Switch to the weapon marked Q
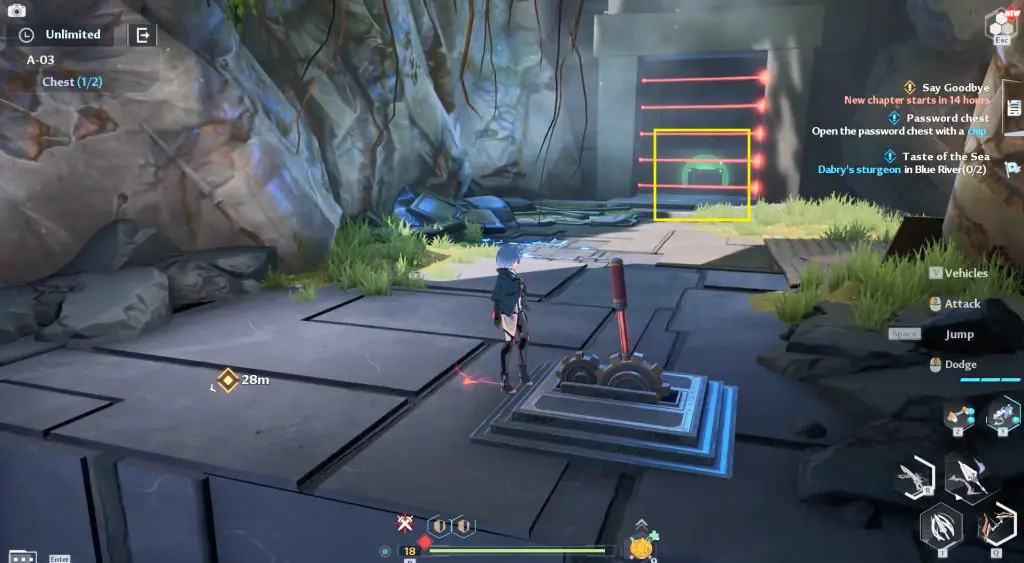 point(996,527)
